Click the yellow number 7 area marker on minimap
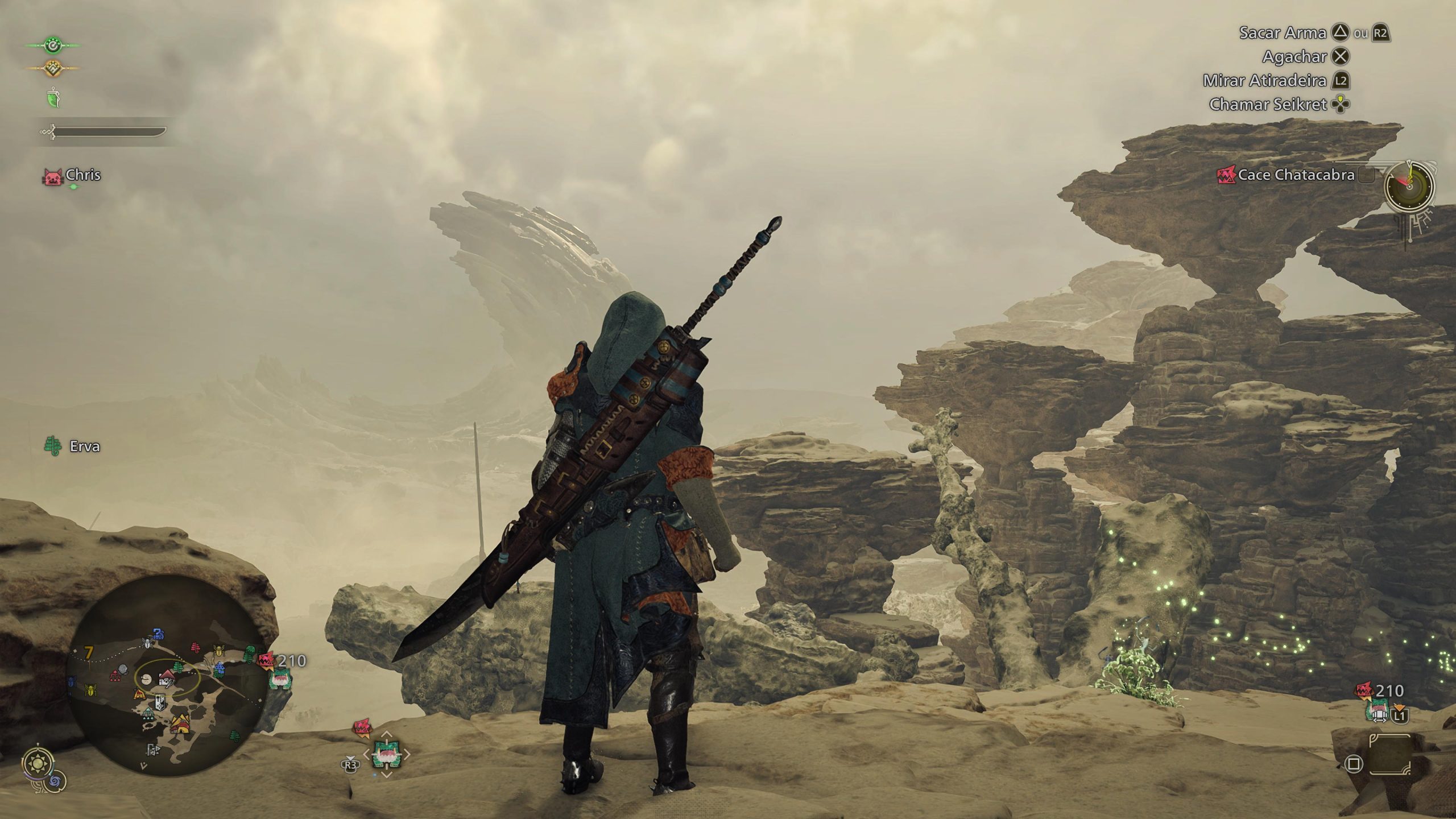Image resolution: width=1456 pixels, height=819 pixels. (89, 652)
